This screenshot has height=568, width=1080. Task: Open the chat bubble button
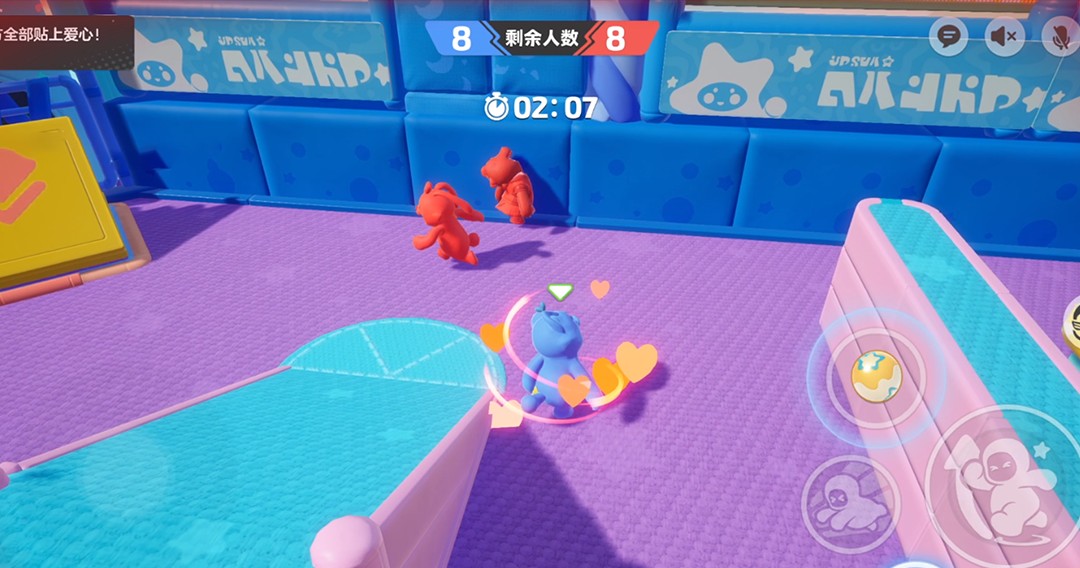coord(947,37)
